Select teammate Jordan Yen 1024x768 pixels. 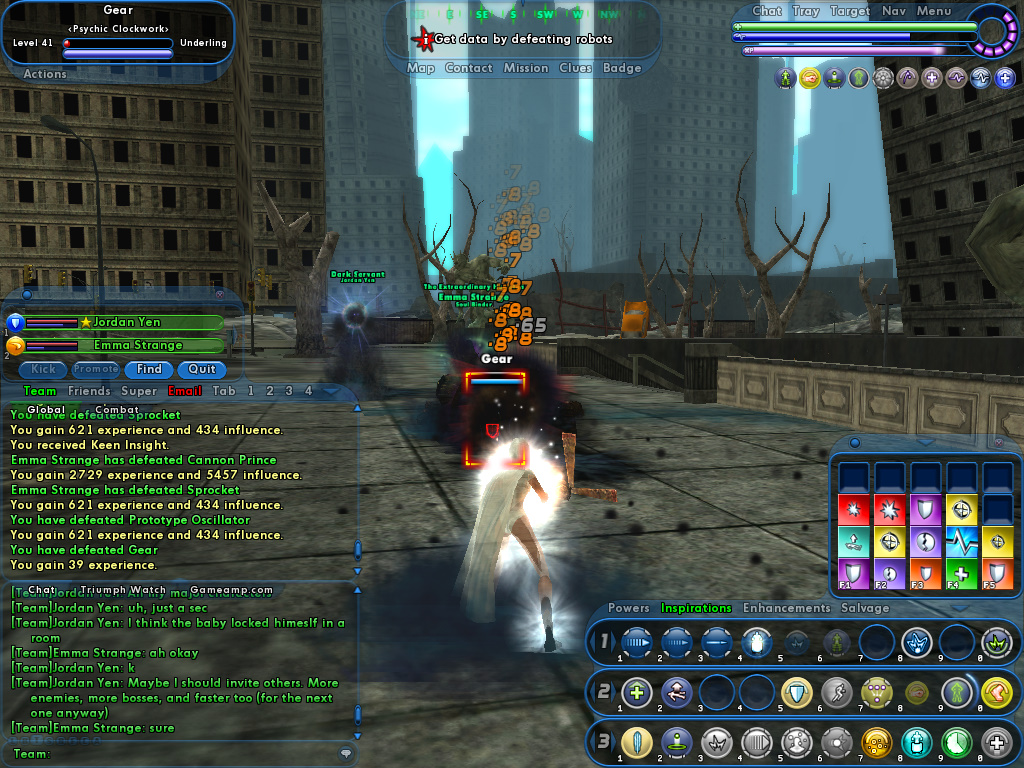(x=125, y=323)
